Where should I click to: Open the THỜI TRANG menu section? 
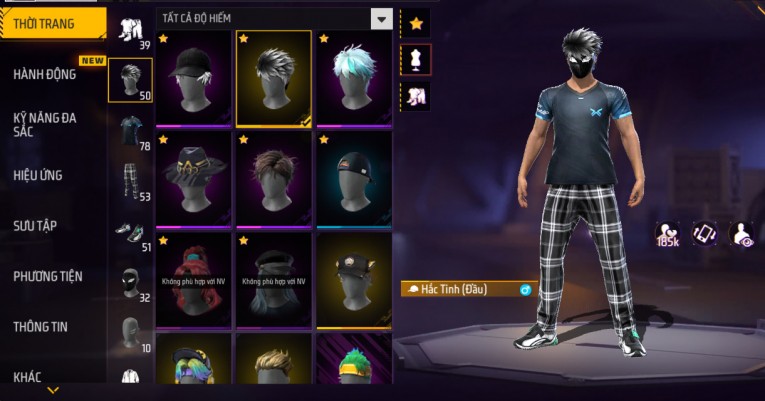point(52,23)
